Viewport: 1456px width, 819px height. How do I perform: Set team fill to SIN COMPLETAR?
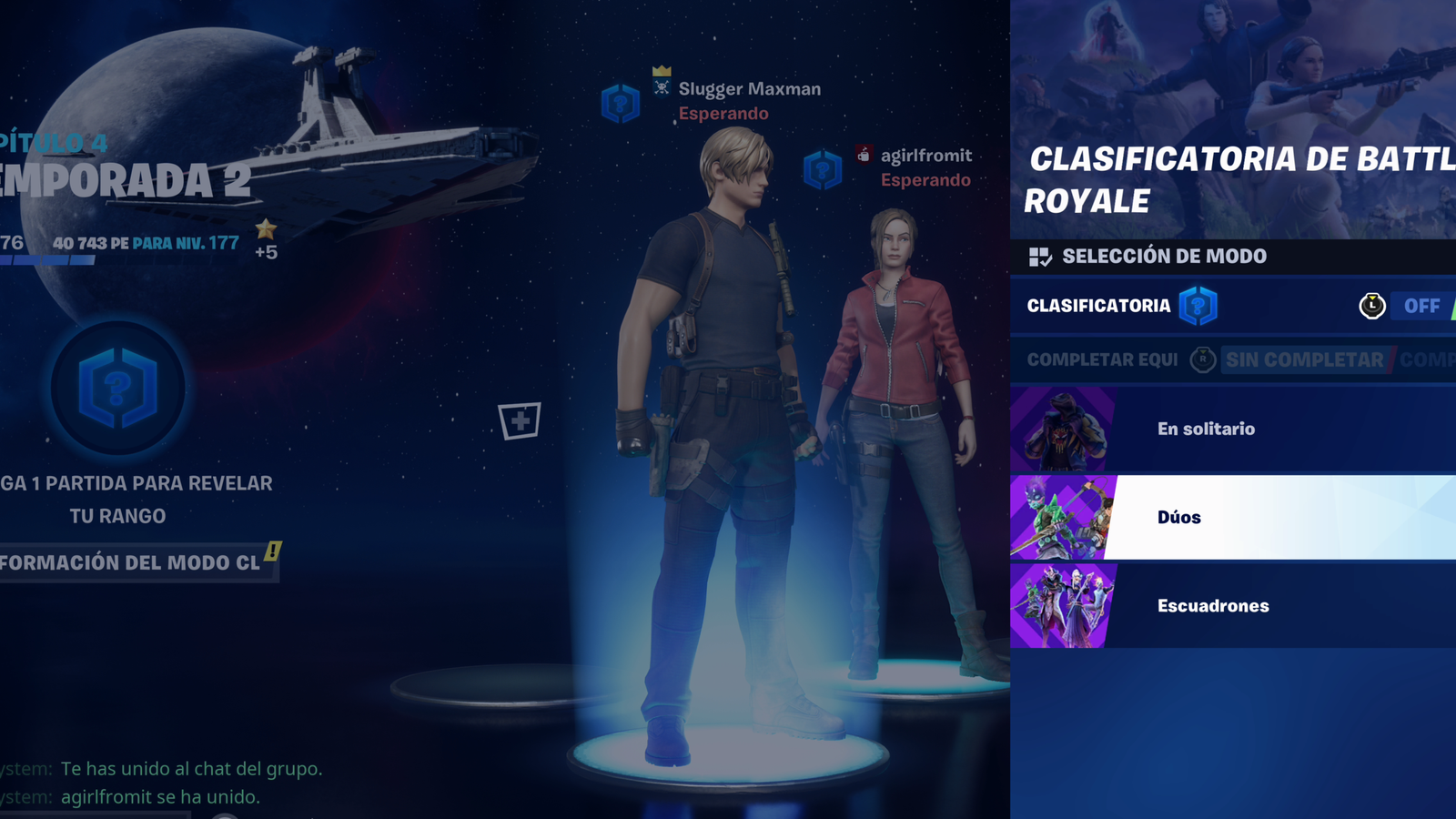point(1305,359)
